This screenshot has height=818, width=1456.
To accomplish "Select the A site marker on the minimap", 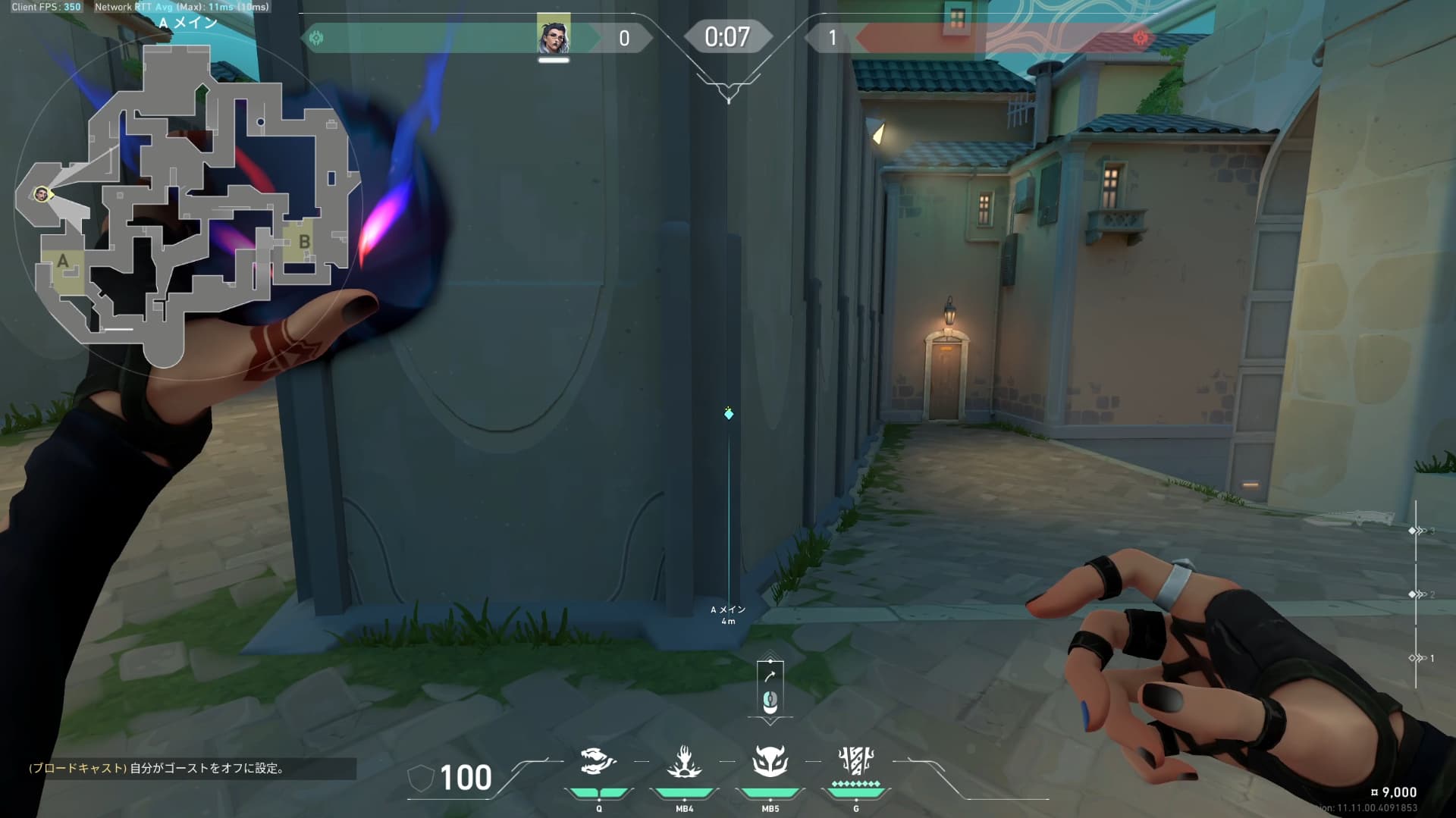I will pos(63,262).
